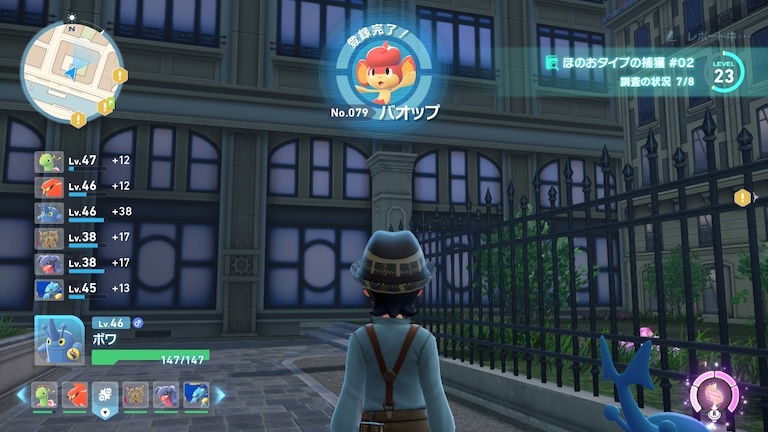The height and width of the screenshot is (432, 768).
Task: Switch to the brown Pokémon in the party bar
Action: click(x=135, y=395)
